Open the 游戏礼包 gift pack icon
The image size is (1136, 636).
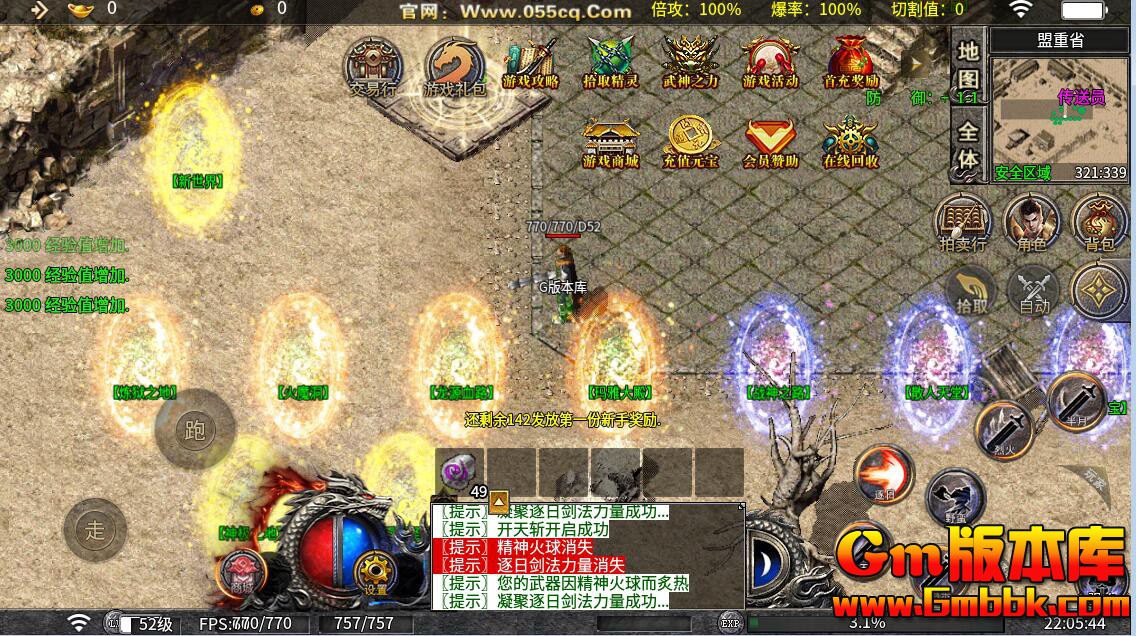tap(454, 66)
